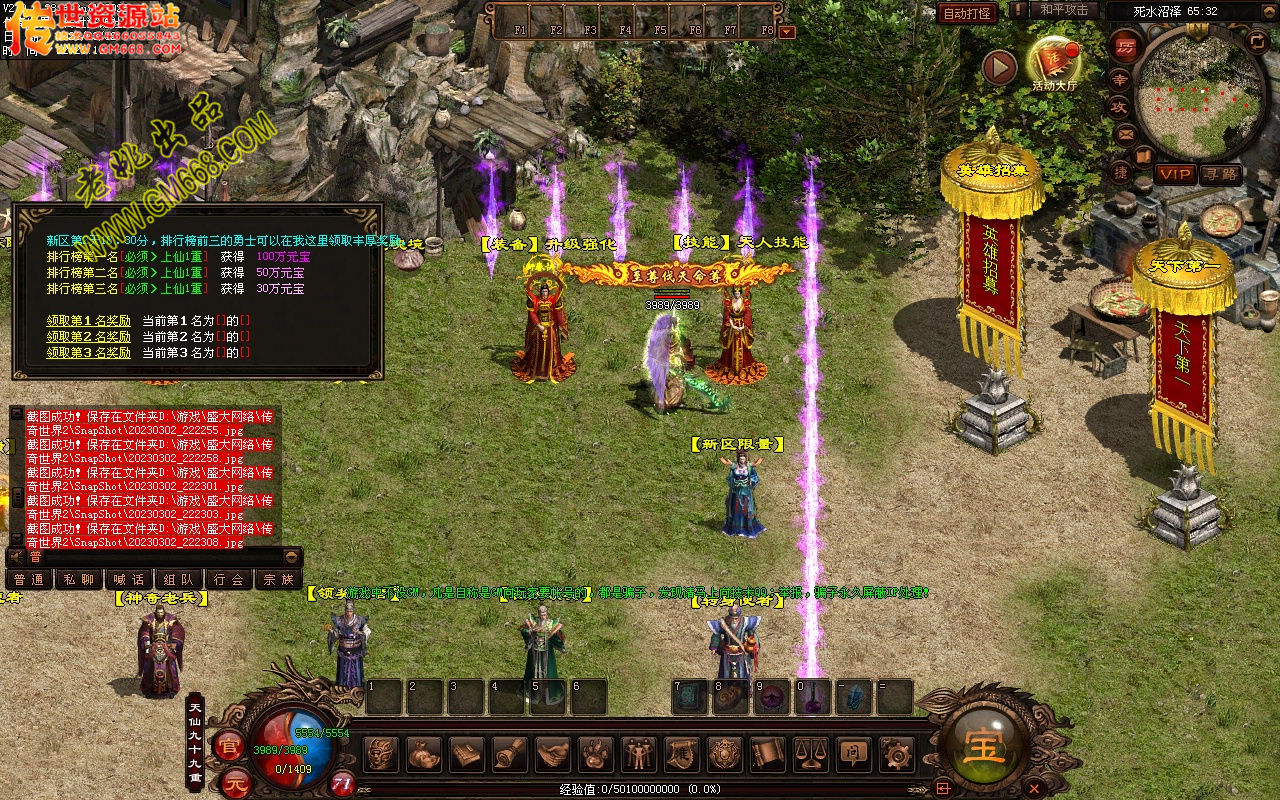Viewport: 1280px width, 800px height.
Task: Open the helmet character icon
Action: click(381, 754)
